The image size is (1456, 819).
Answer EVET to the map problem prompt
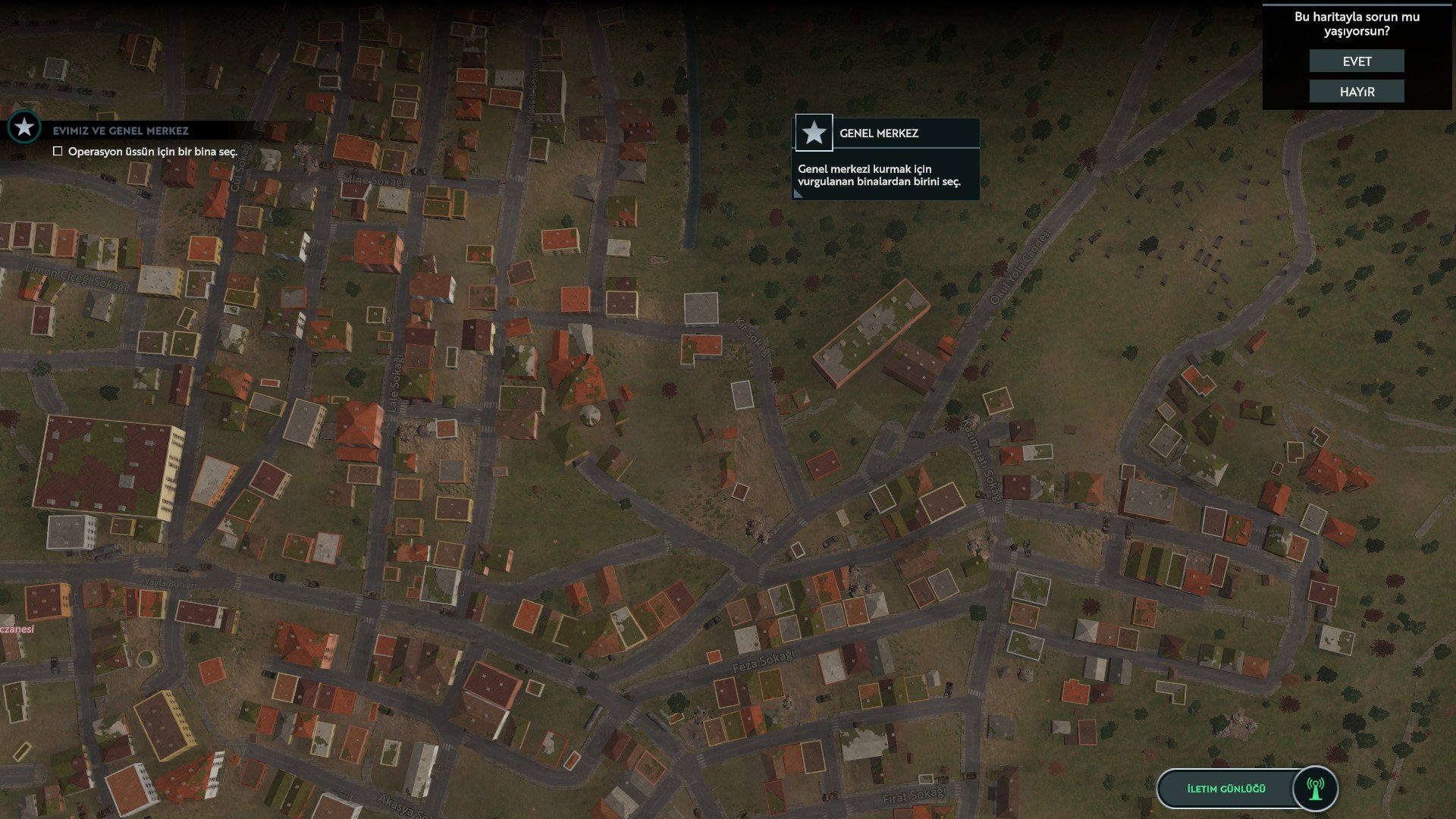(x=1356, y=61)
